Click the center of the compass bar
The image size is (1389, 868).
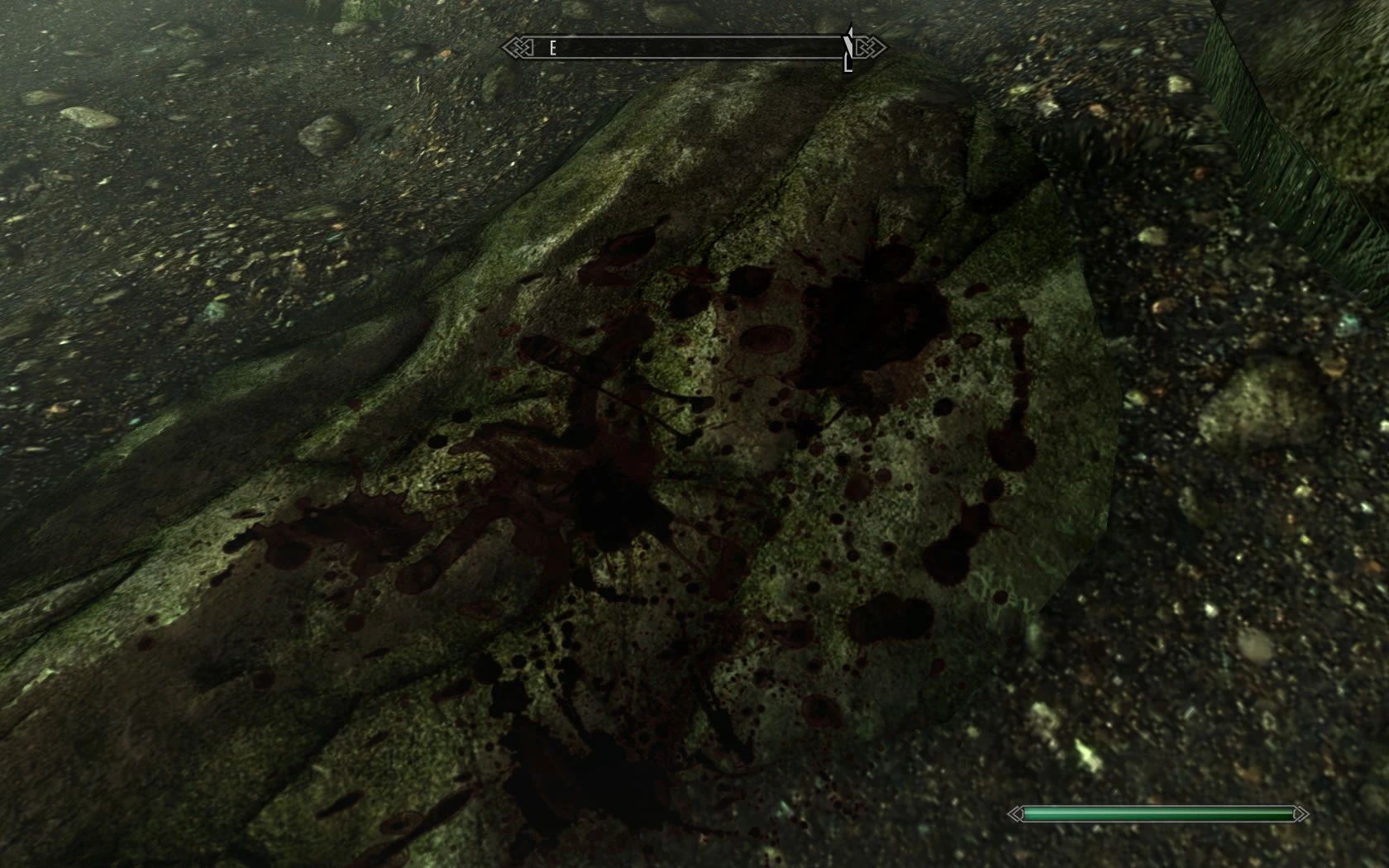pyautogui.click(x=694, y=47)
